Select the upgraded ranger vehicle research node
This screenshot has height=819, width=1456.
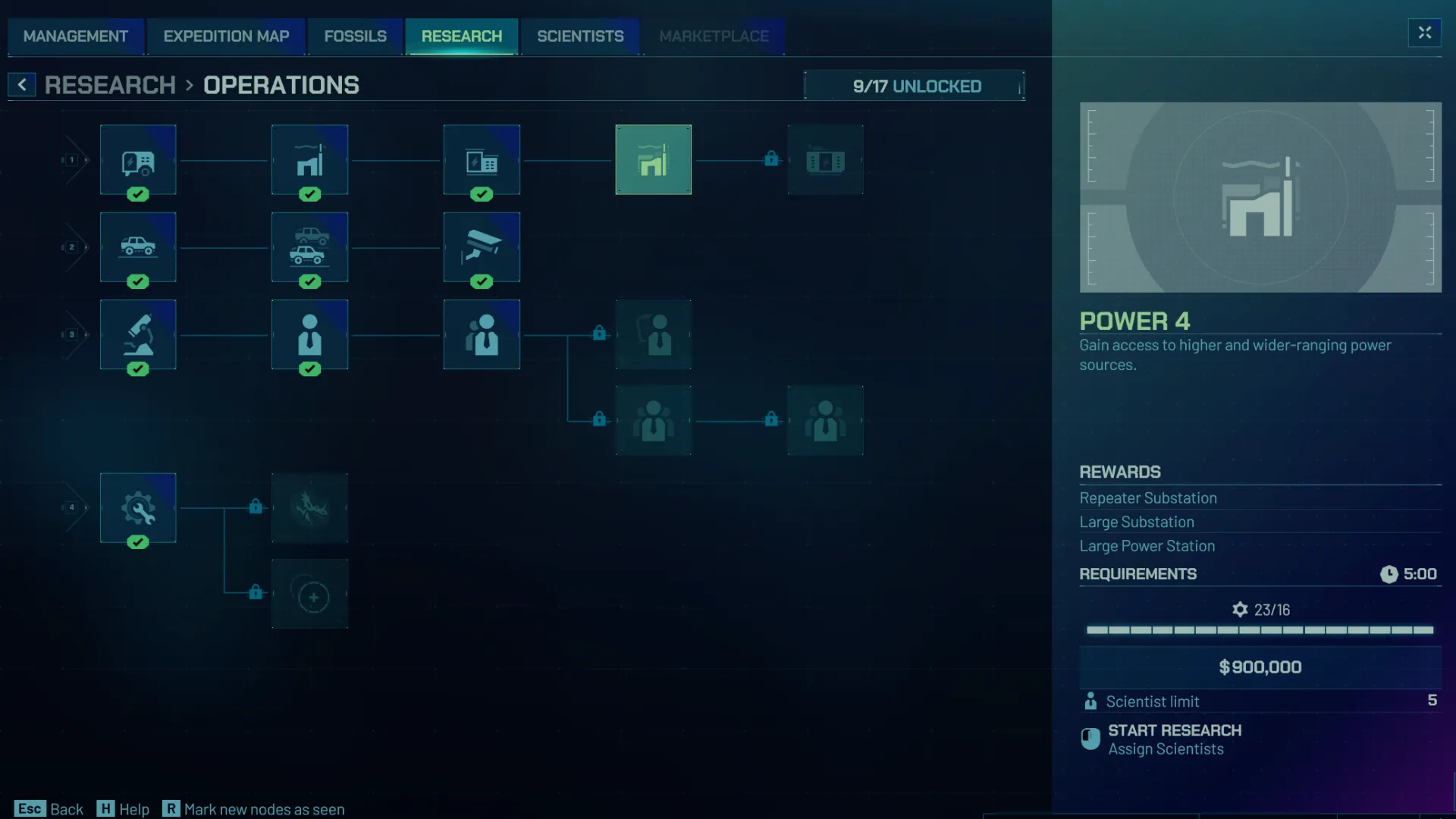pos(309,247)
